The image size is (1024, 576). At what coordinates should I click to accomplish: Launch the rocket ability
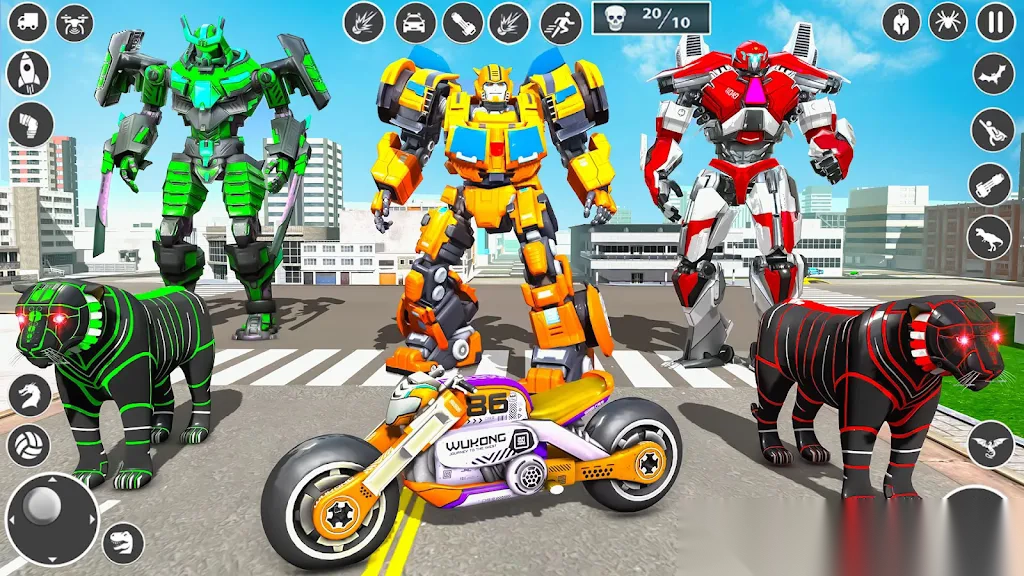(x=28, y=72)
